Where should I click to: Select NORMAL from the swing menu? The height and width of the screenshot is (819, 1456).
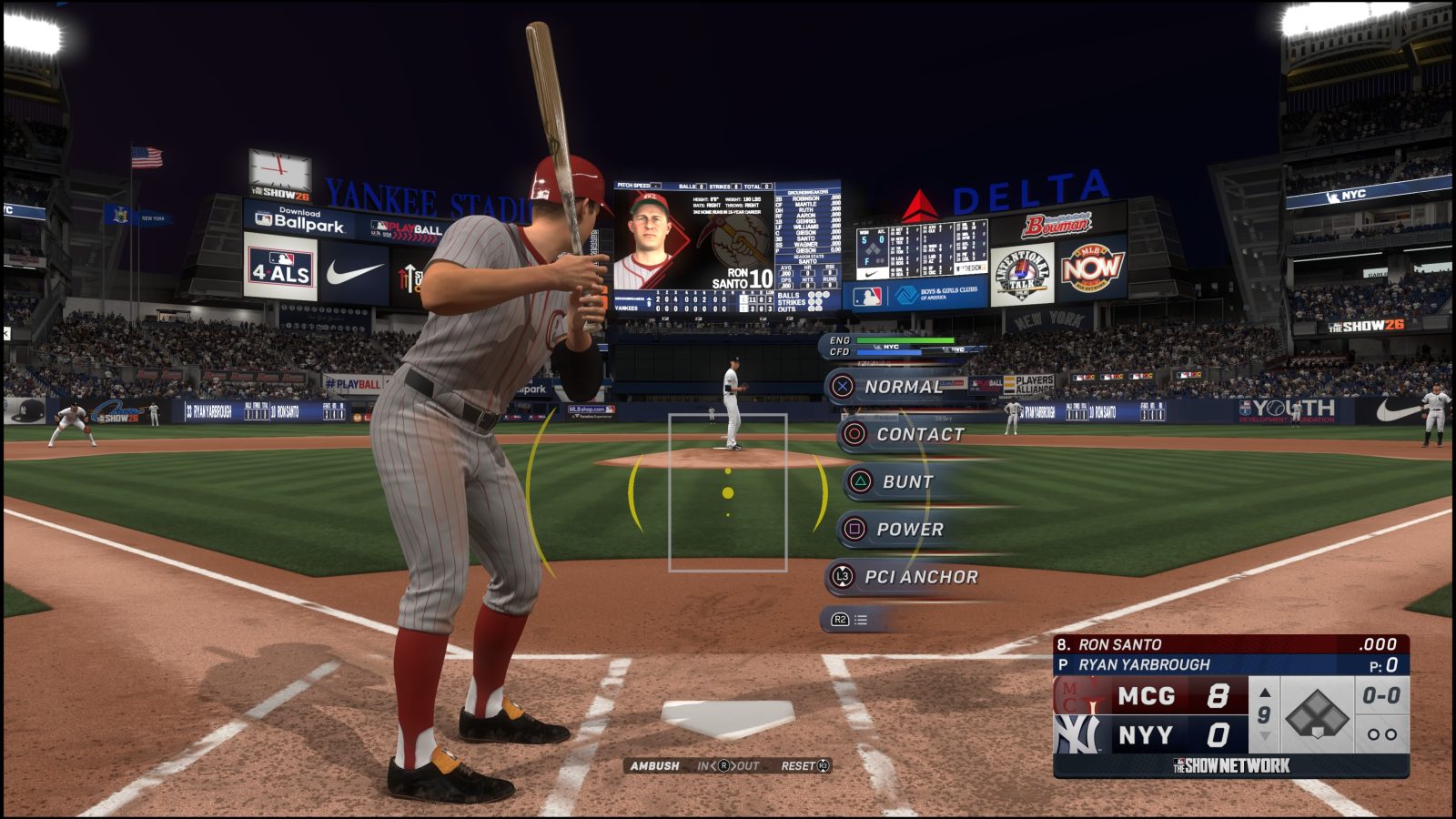pyautogui.click(x=904, y=386)
